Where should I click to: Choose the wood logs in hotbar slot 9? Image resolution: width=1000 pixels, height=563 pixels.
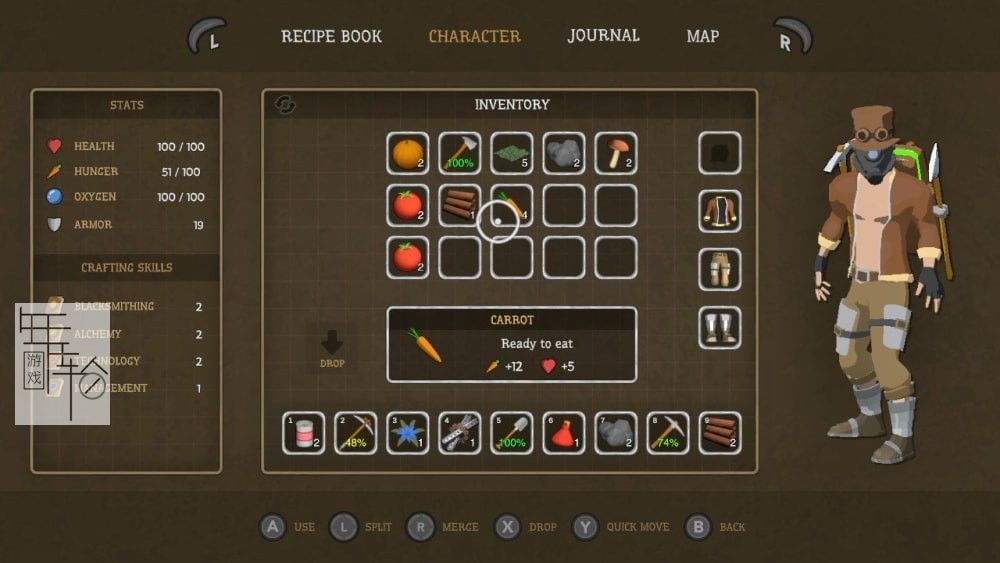720,433
